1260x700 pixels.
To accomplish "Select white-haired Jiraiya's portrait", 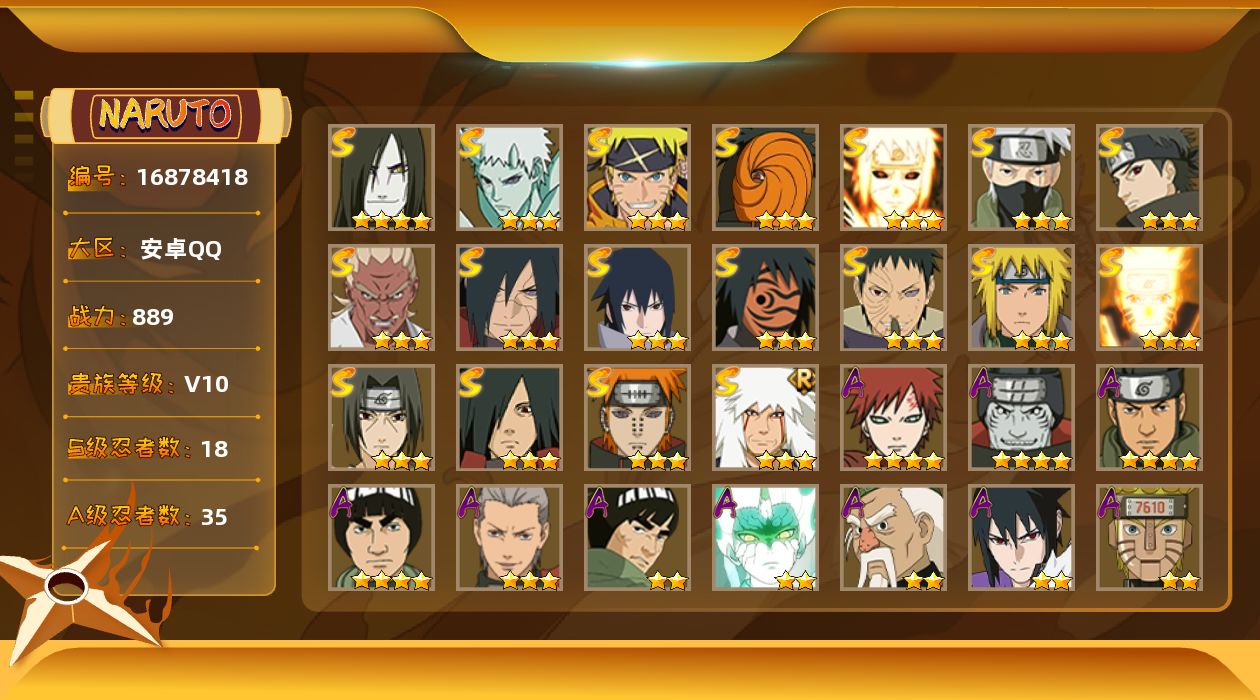I will 765,417.
